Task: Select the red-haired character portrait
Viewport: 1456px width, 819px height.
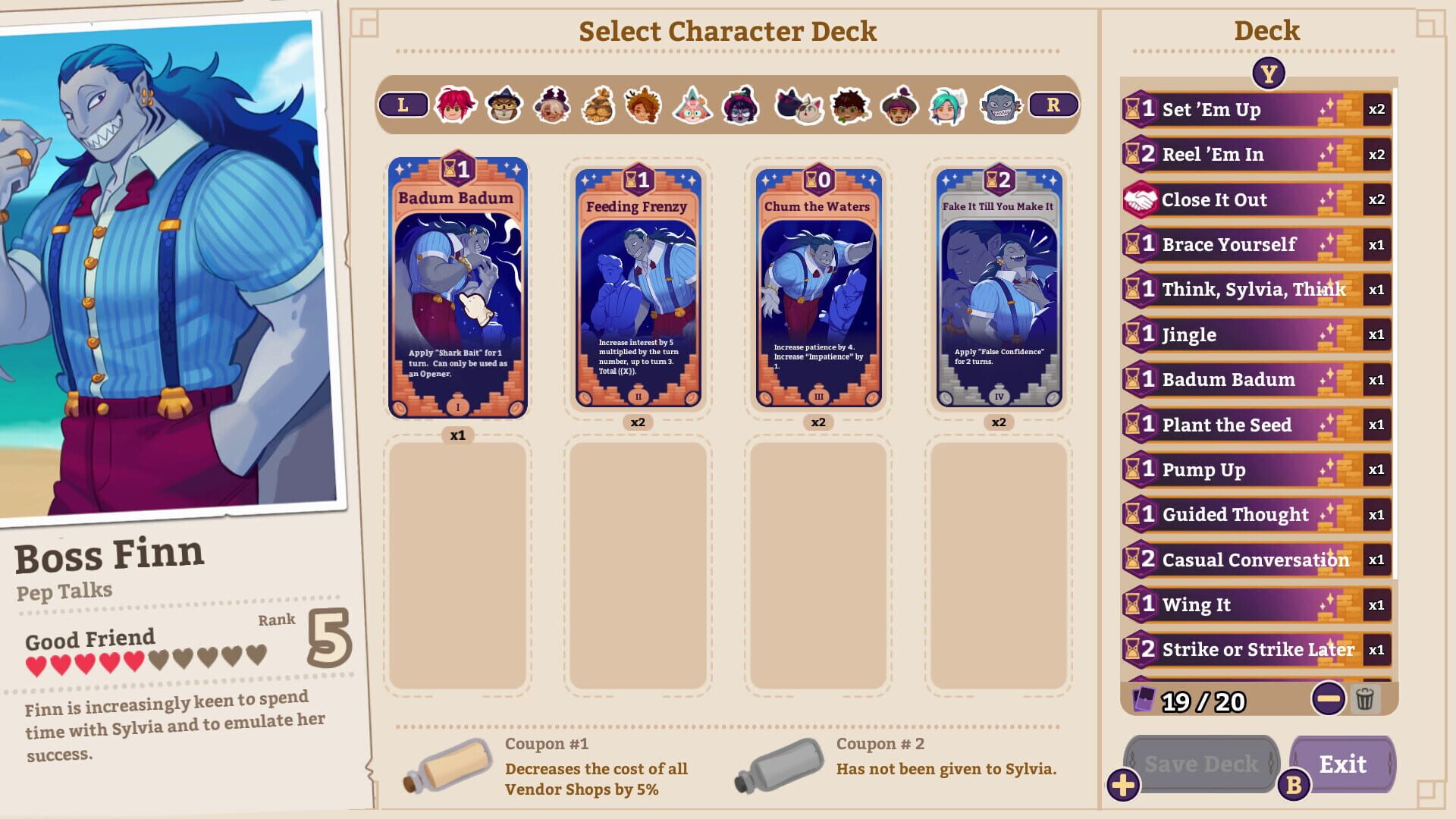Action: click(453, 106)
